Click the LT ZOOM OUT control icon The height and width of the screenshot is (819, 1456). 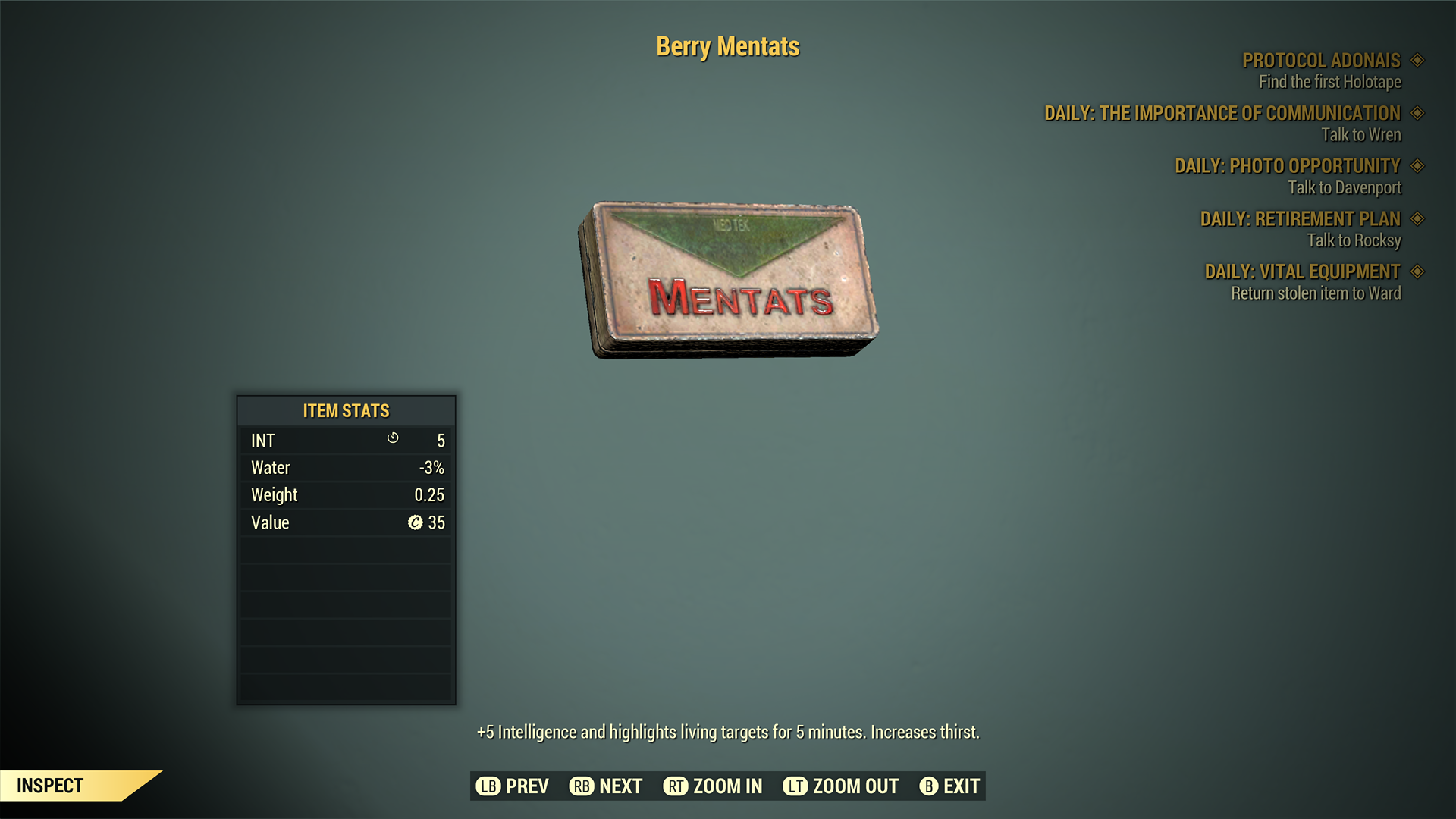(x=795, y=786)
